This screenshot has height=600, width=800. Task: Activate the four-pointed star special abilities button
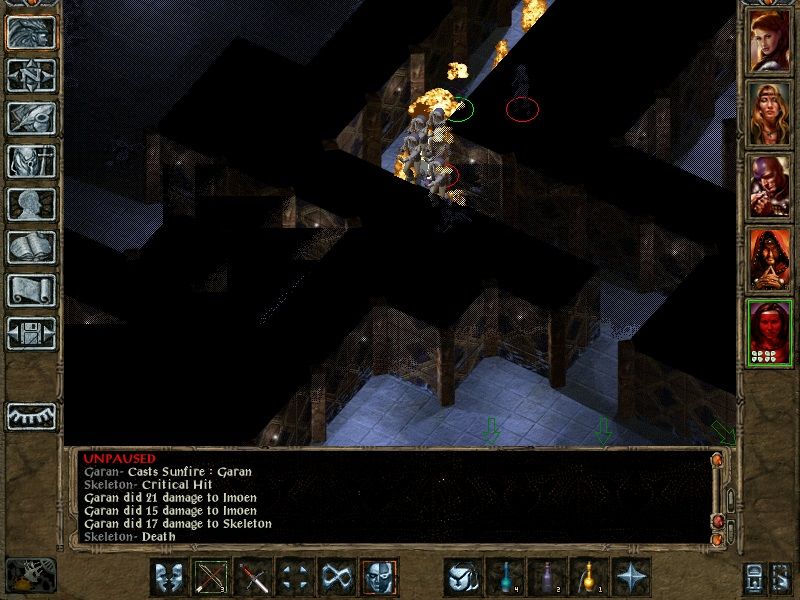[632, 578]
